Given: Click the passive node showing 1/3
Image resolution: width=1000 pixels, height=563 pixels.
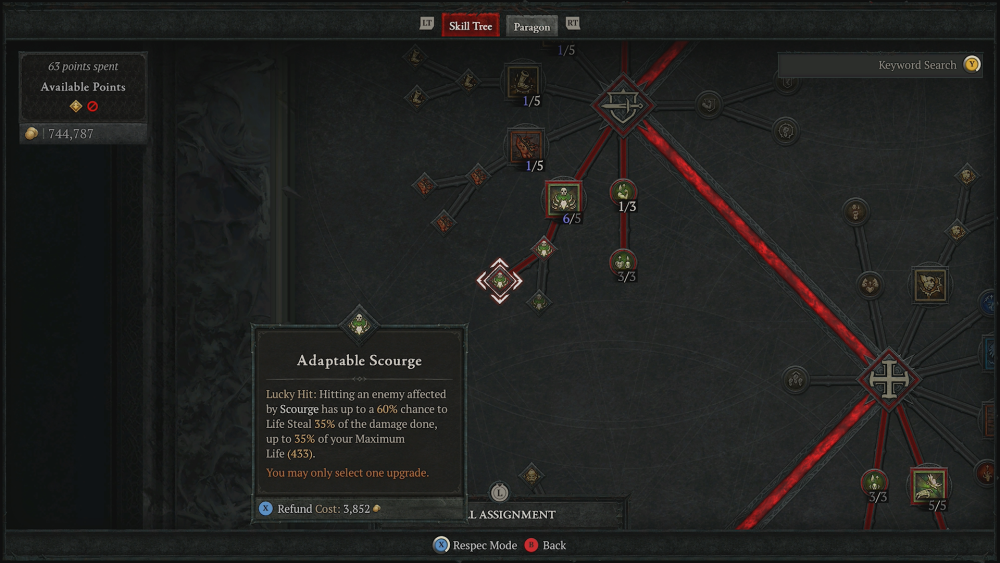Looking at the screenshot, I should (623, 190).
